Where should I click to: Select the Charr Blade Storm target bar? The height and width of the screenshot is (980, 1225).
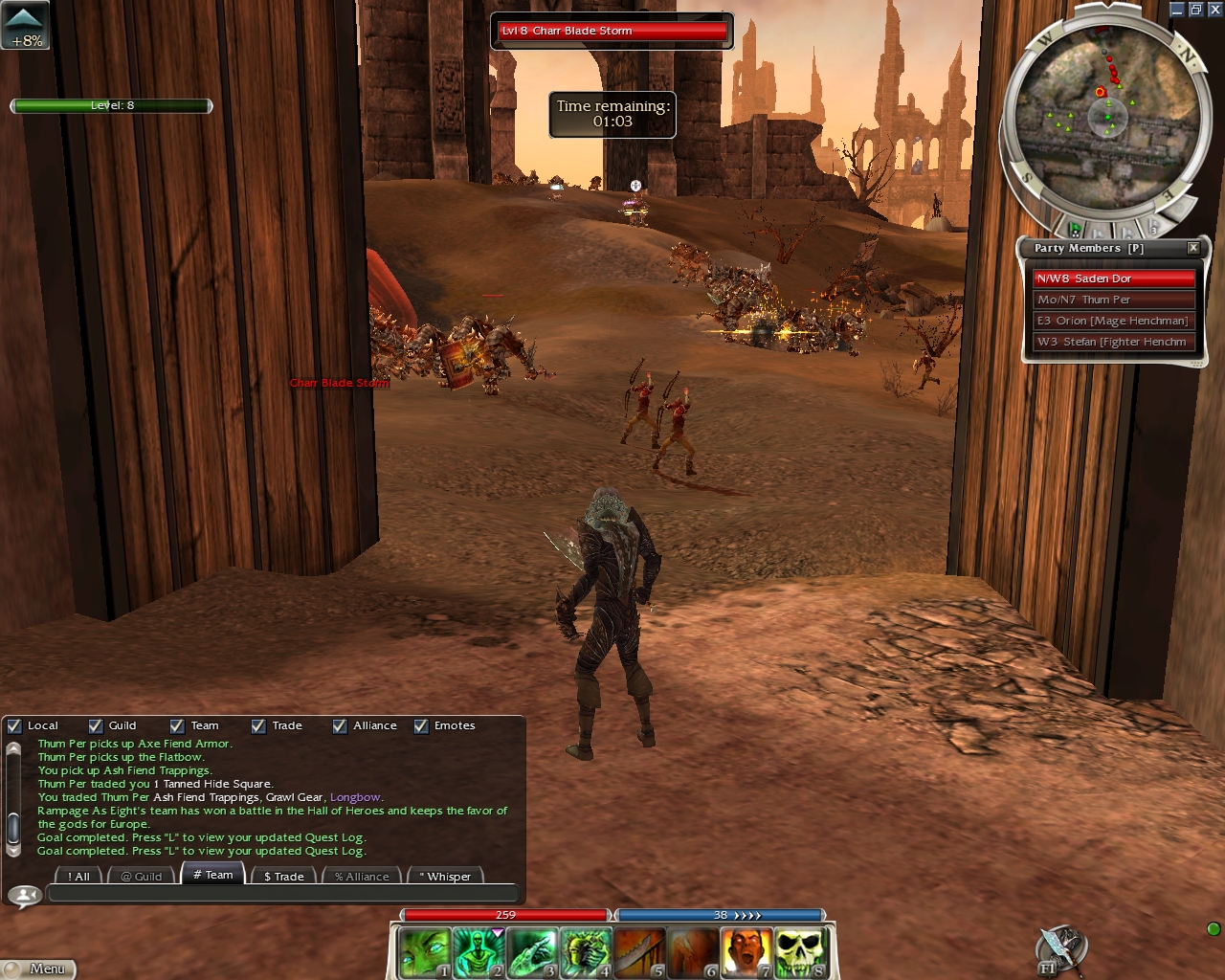point(612,31)
